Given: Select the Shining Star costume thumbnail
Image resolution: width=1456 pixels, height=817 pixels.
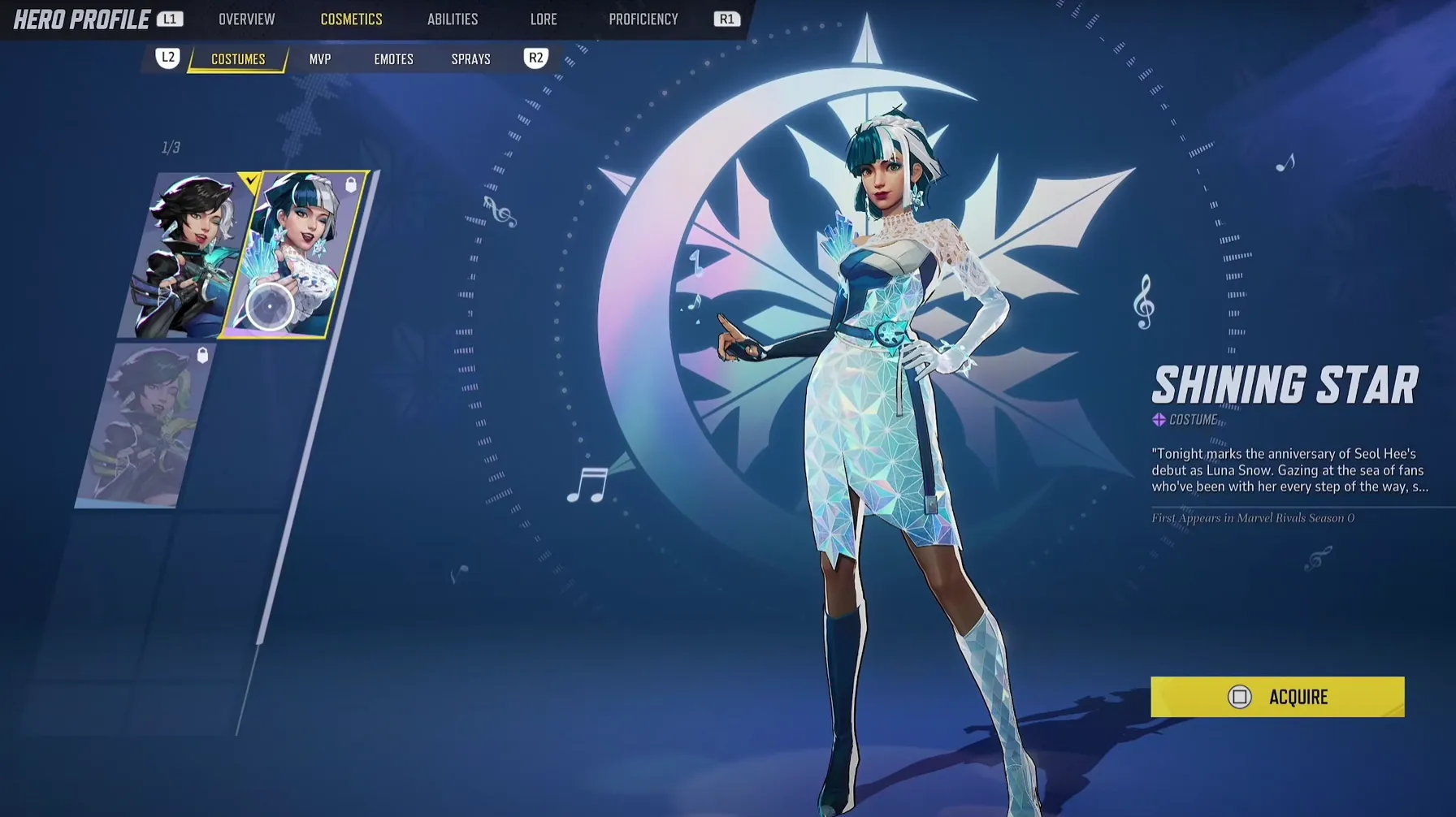Looking at the screenshot, I should coord(295,253).
